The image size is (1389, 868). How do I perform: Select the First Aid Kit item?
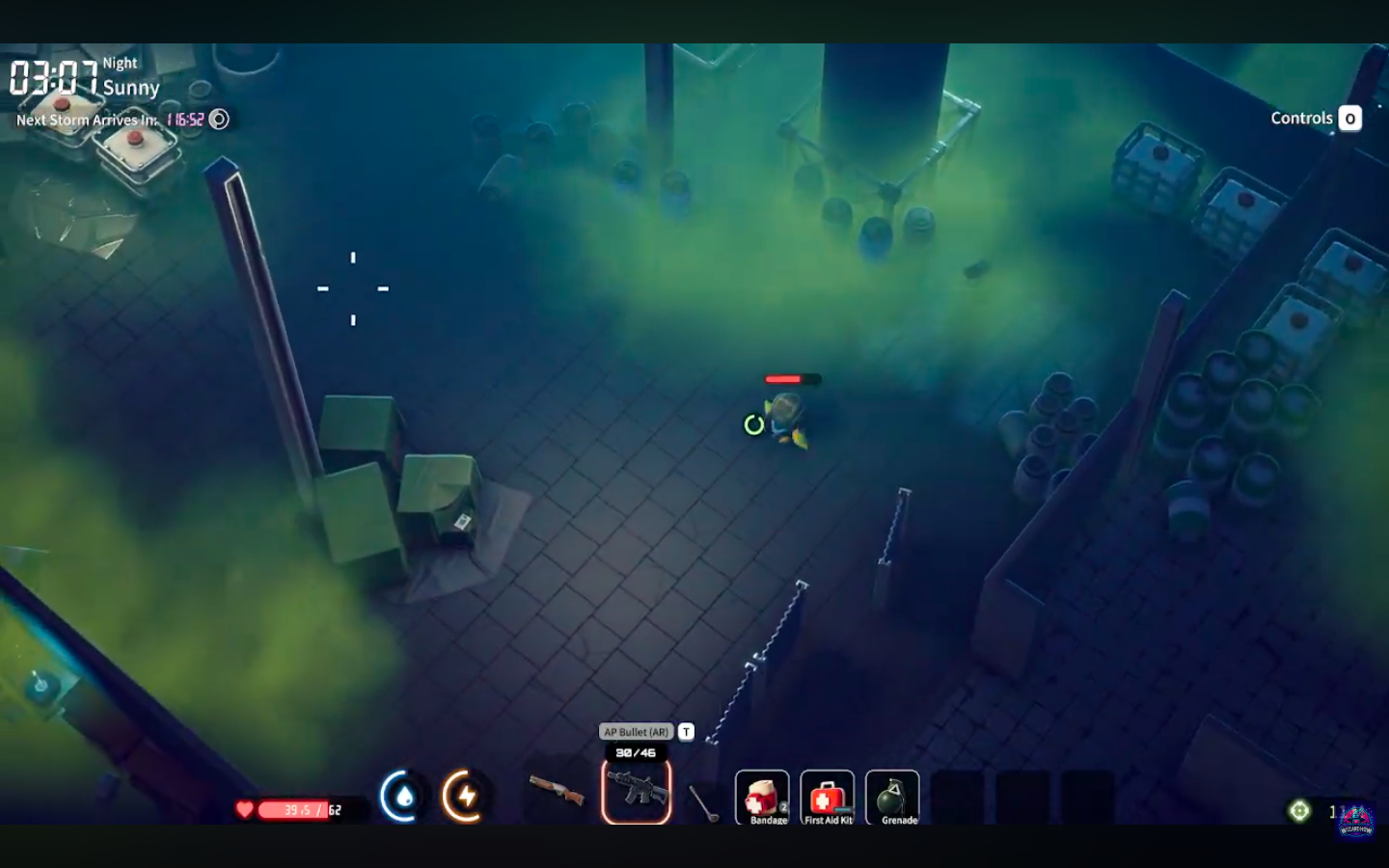827,796
